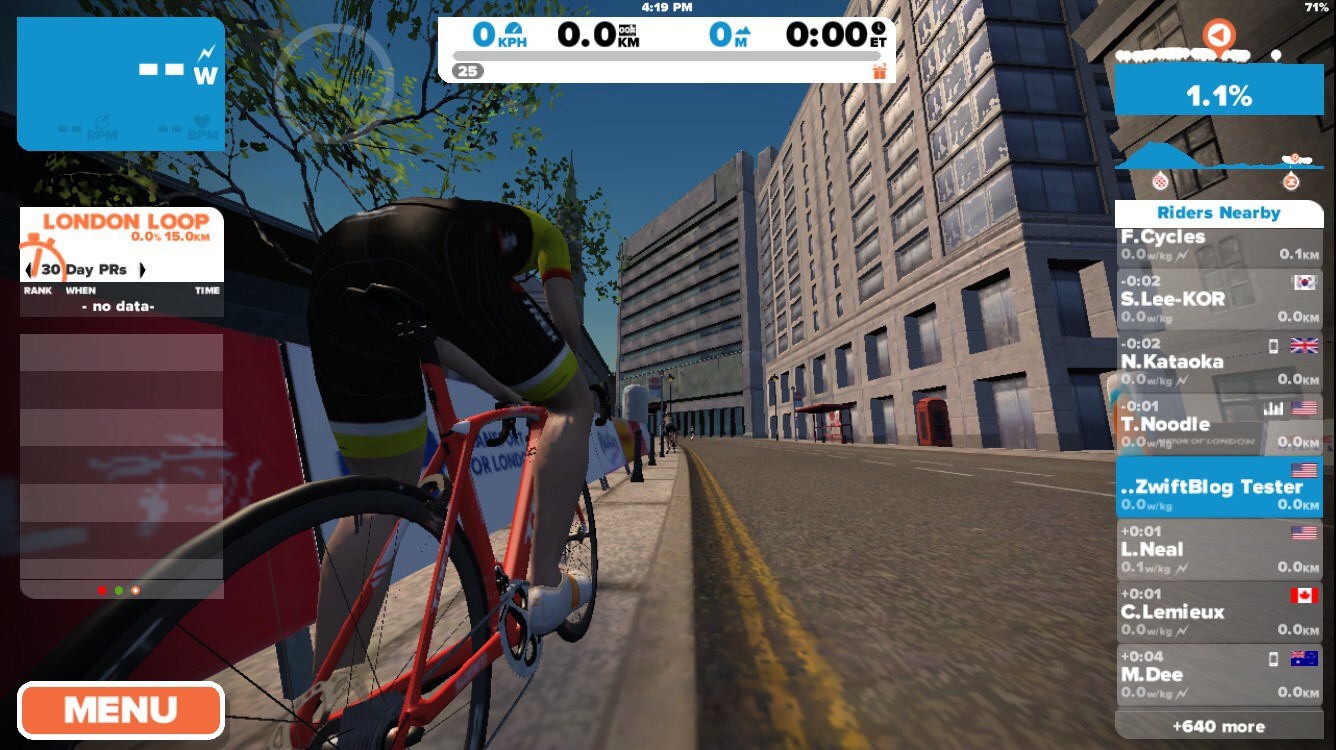Select rider S.Lee-KOR in the list
The height and width of the screenshot is (750, 1336).
[x=1218, y=300]
